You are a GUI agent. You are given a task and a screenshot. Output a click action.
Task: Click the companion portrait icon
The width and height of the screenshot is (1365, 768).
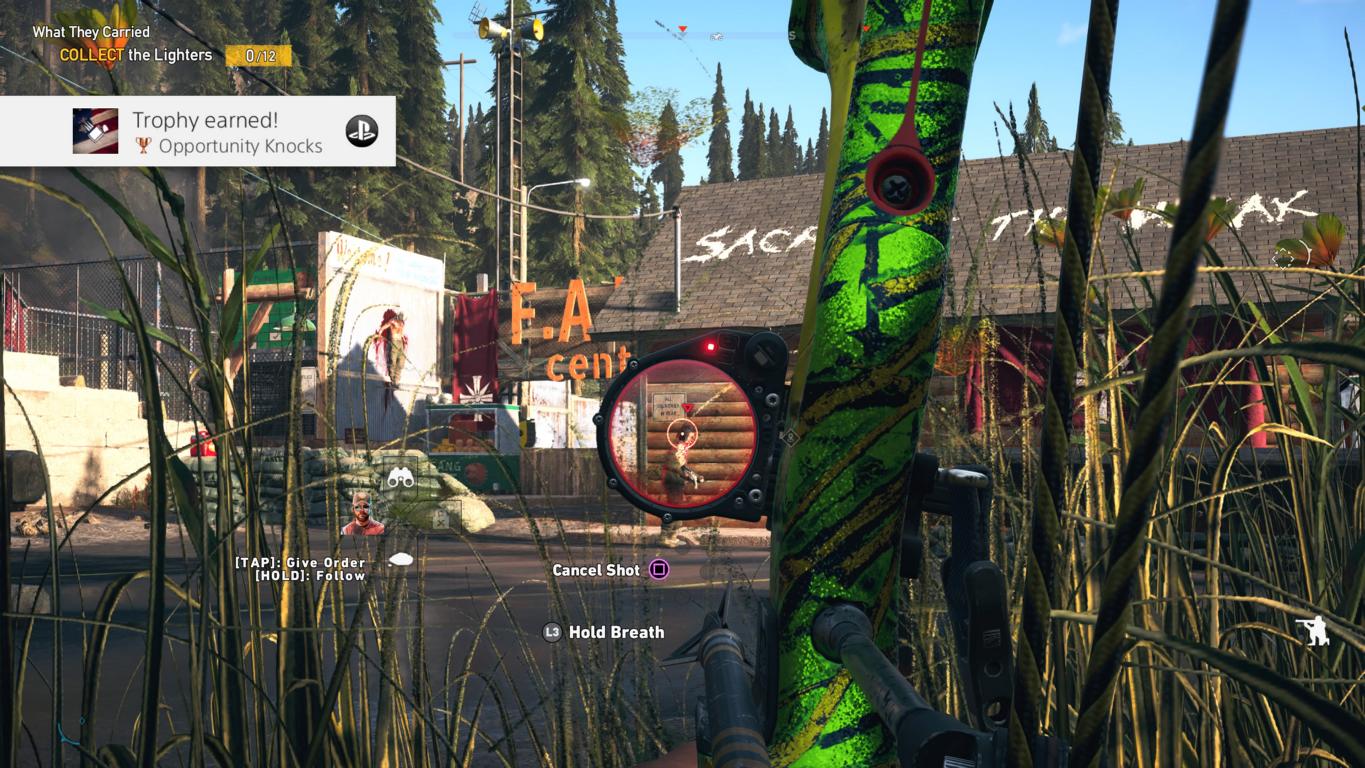point(362,514)
